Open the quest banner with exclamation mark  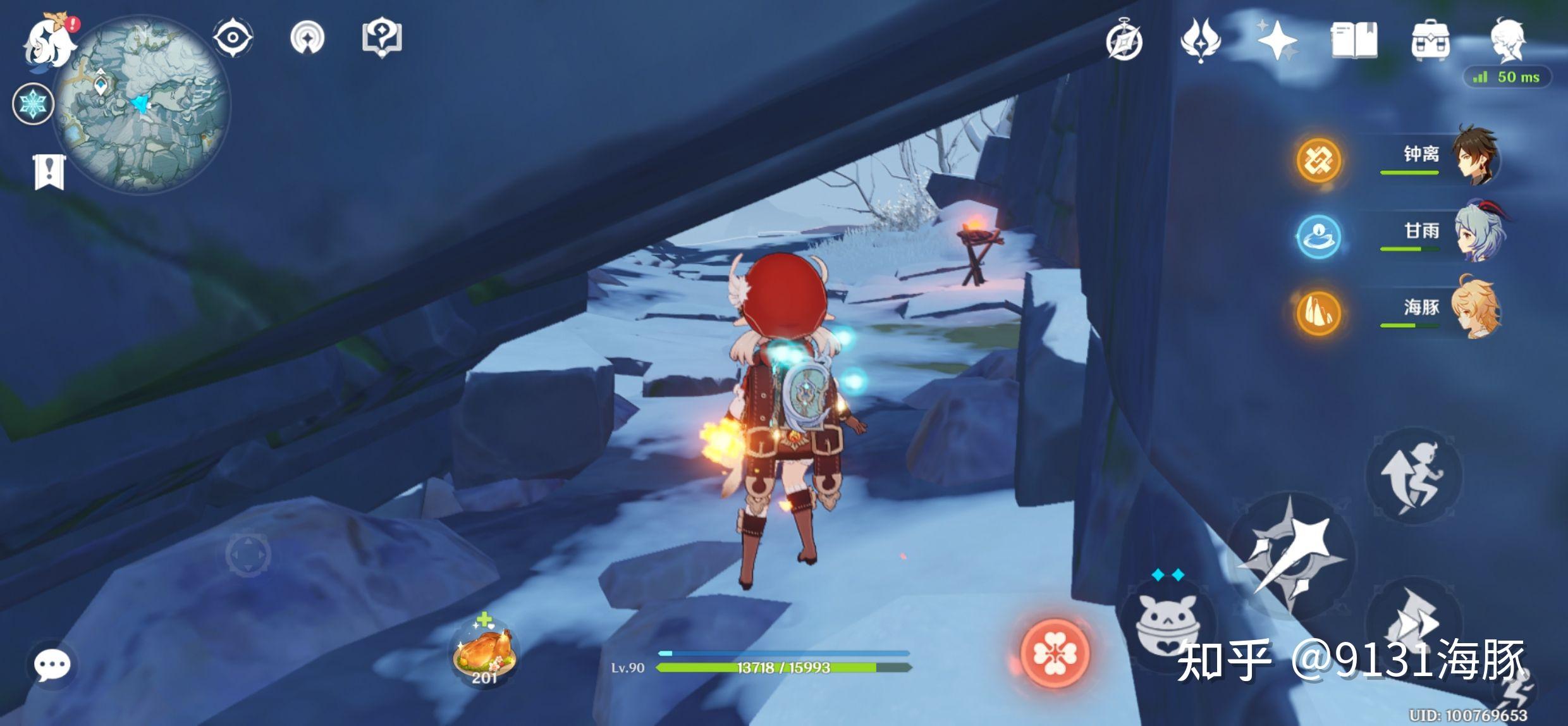(49, 171)
